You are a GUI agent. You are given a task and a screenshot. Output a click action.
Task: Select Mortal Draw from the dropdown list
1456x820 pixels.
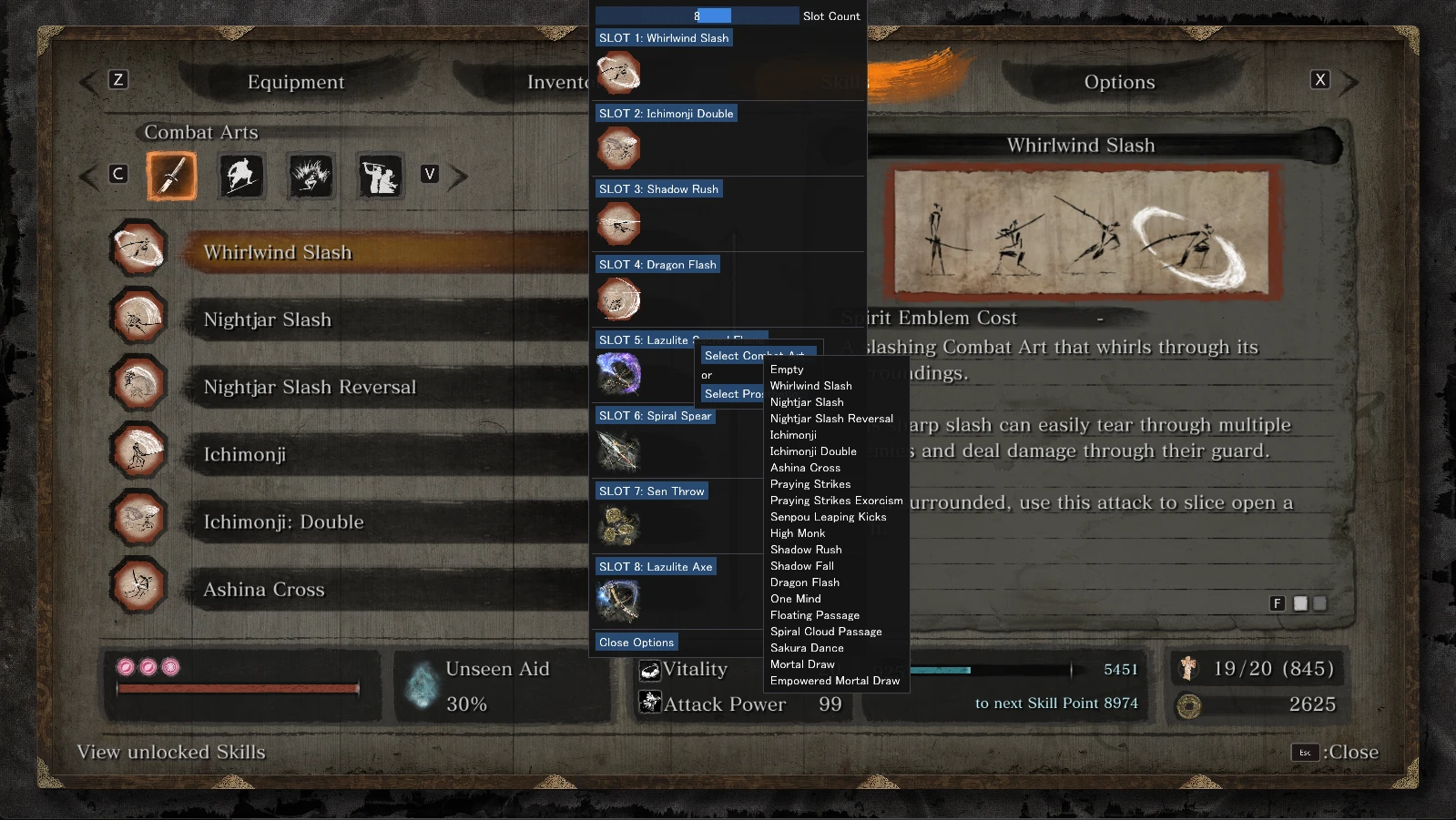[x=802, y=664]
